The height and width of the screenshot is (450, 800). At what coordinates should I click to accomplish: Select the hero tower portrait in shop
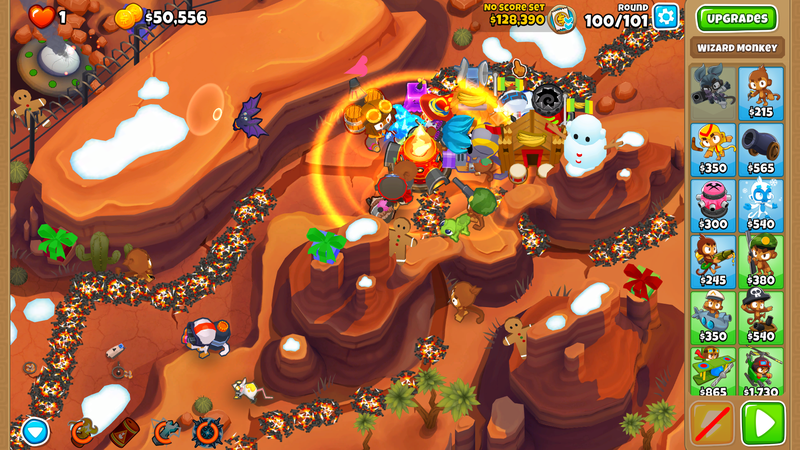(x=712, y=93)
